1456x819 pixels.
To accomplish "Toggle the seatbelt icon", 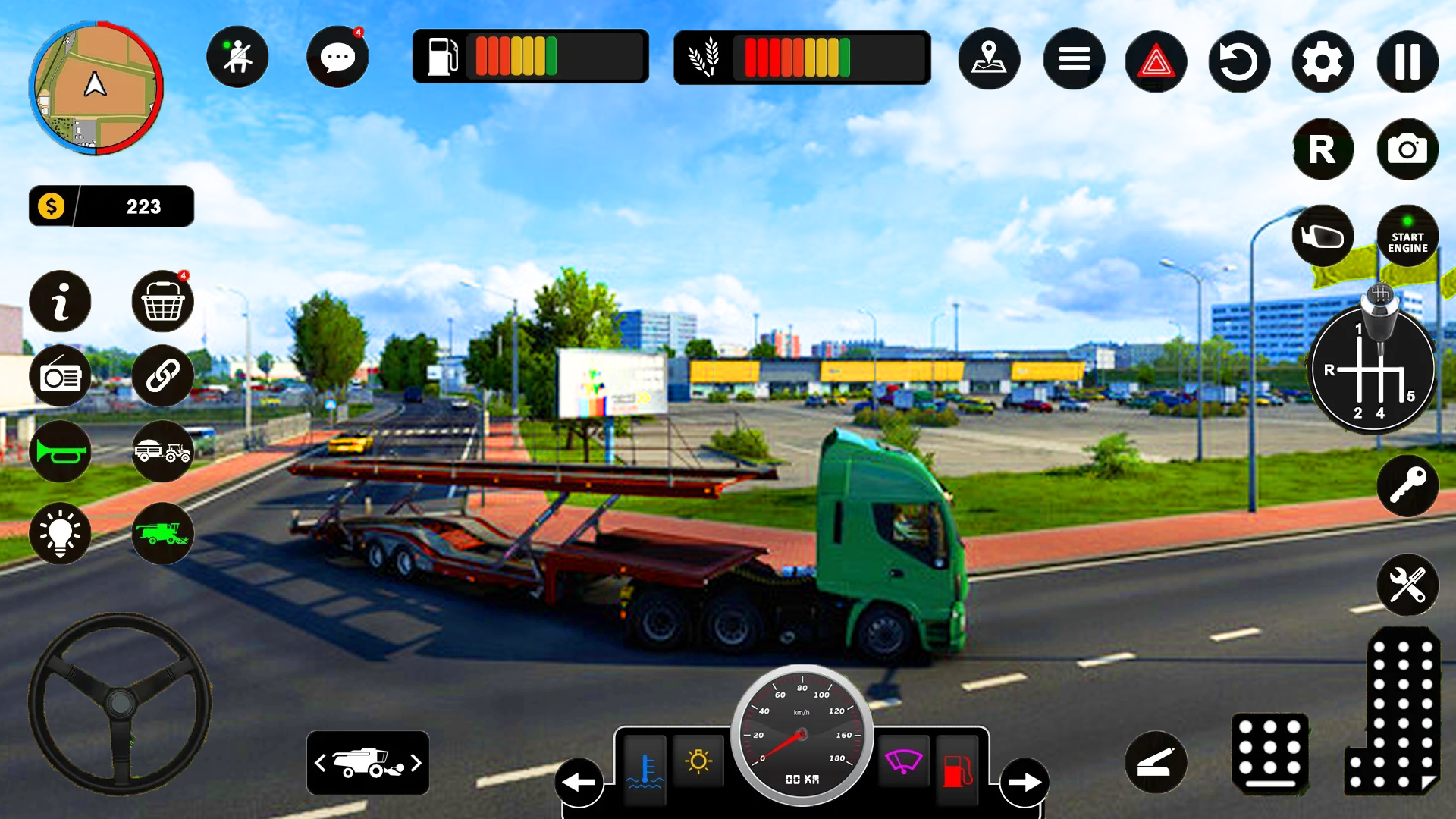I will 237,58.
